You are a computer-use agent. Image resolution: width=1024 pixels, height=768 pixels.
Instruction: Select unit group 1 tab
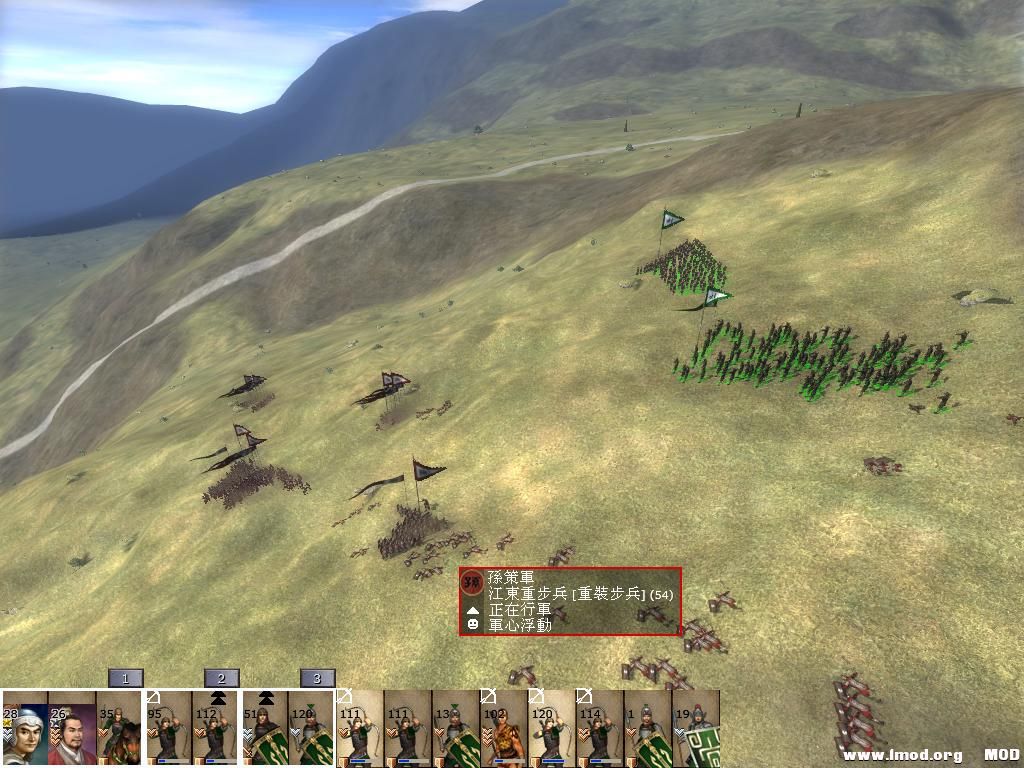point(126,678)
